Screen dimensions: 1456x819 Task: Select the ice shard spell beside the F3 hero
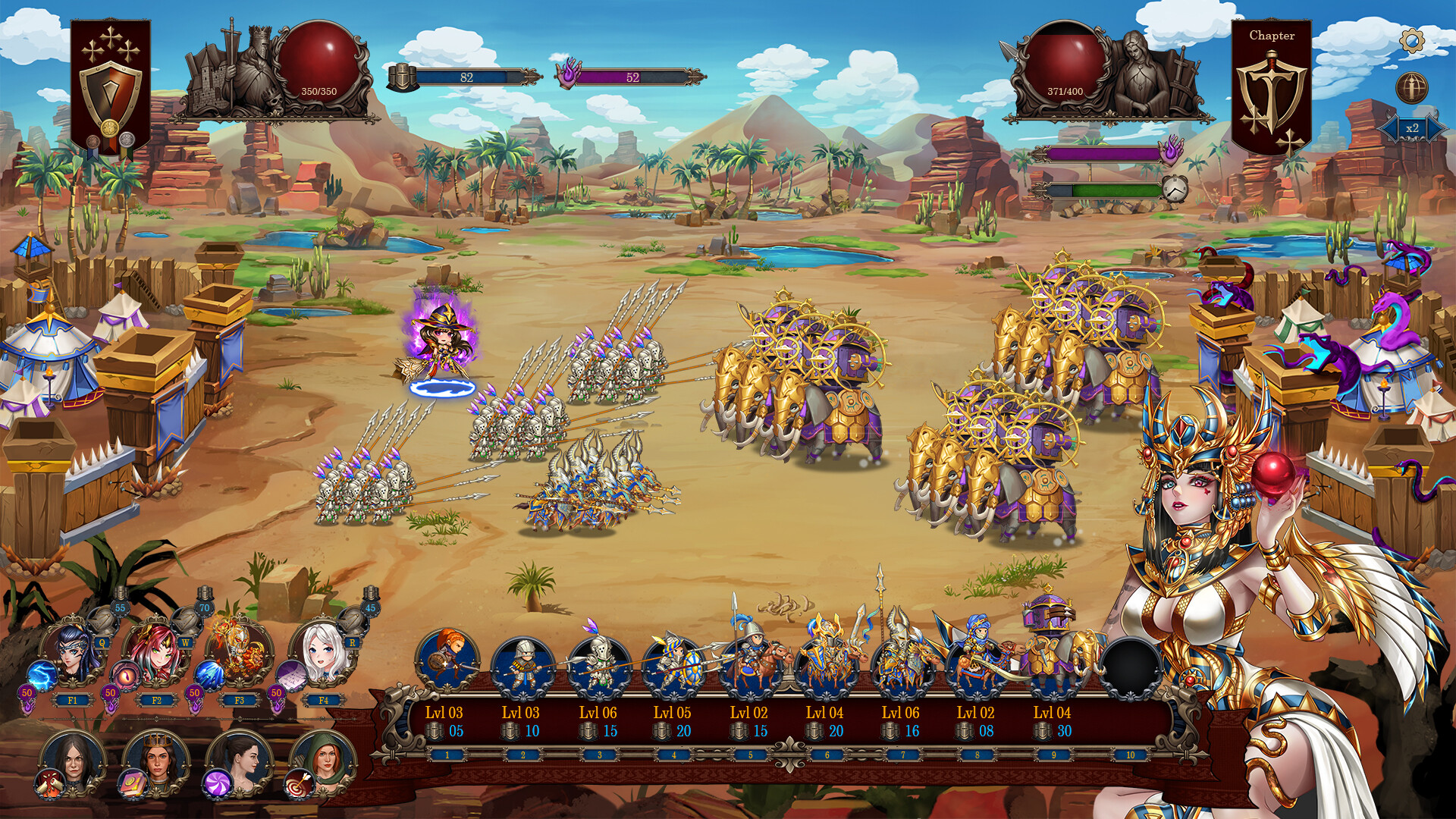209,675
